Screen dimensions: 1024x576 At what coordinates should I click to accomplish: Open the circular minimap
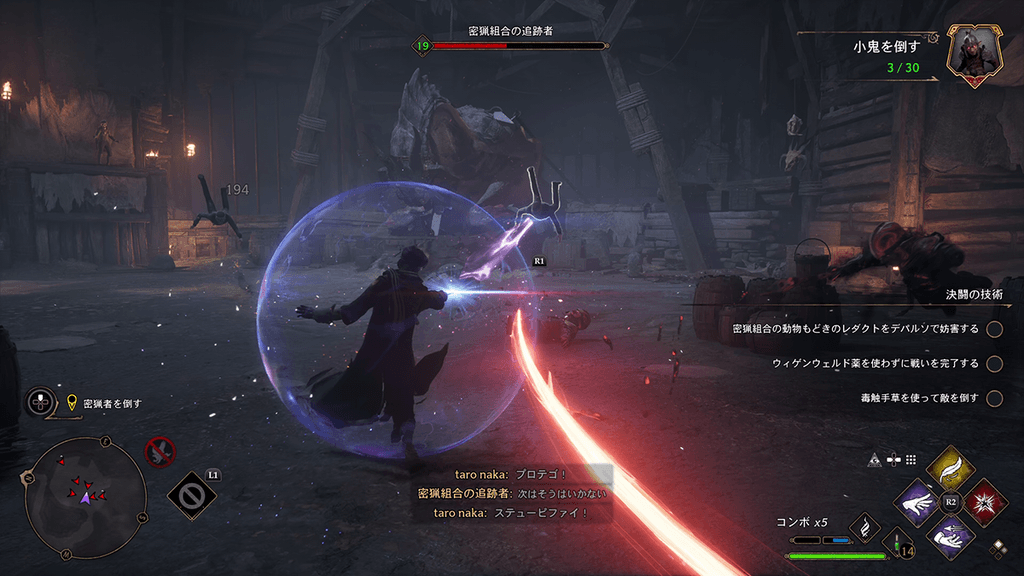85,497
